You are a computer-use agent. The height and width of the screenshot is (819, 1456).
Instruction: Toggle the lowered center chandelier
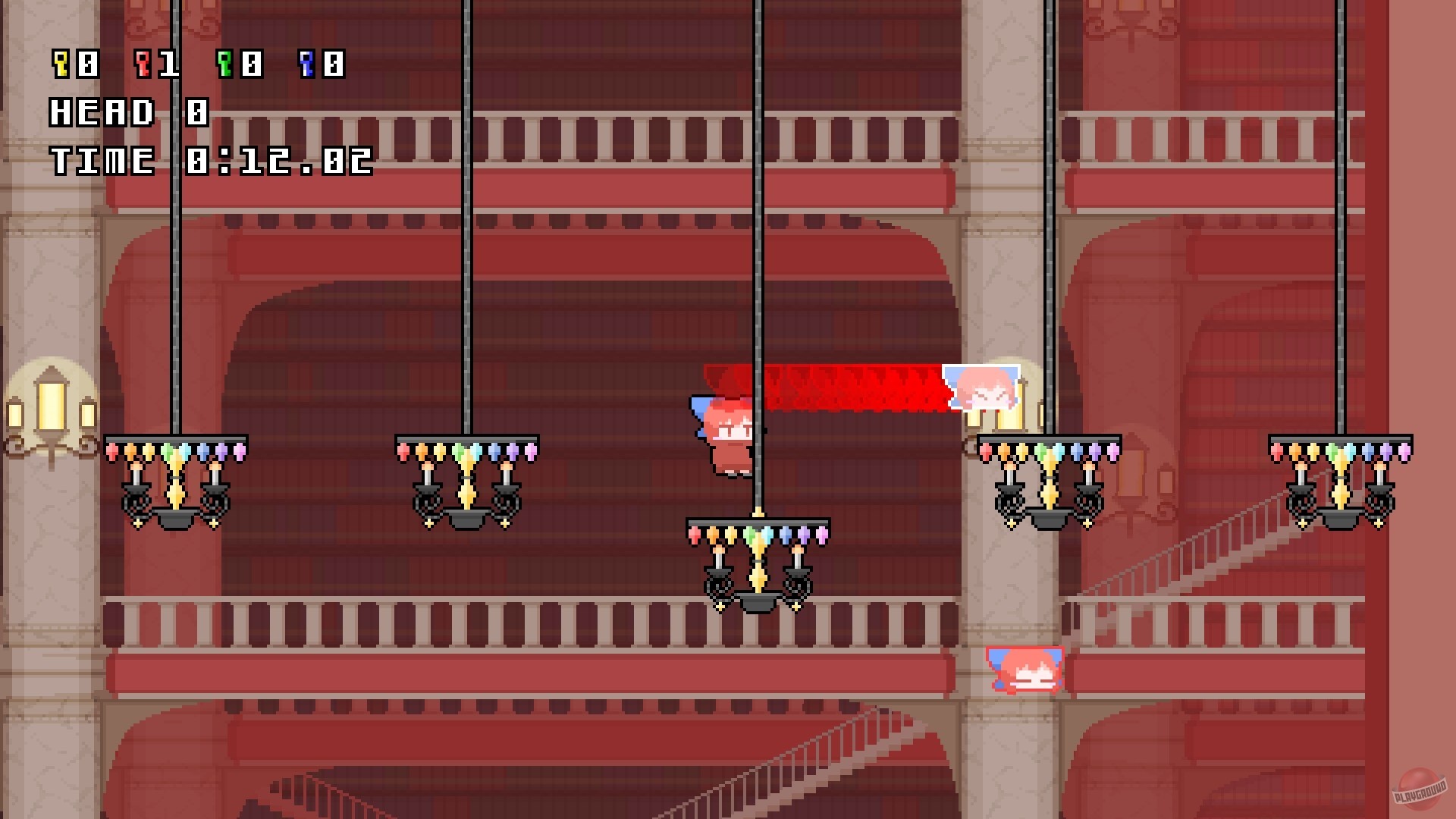point(758,565)
